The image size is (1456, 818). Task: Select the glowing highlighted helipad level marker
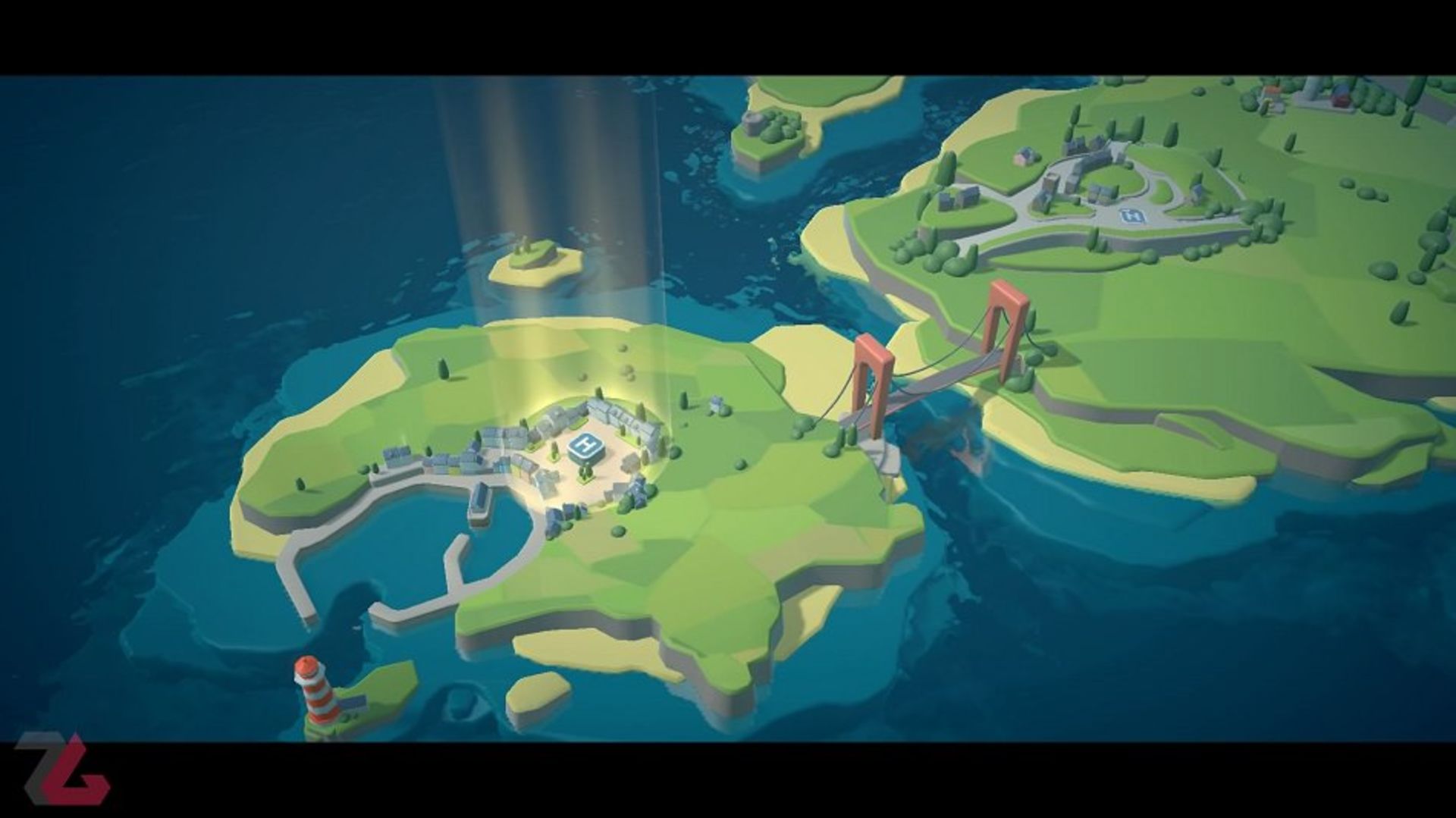585,446
